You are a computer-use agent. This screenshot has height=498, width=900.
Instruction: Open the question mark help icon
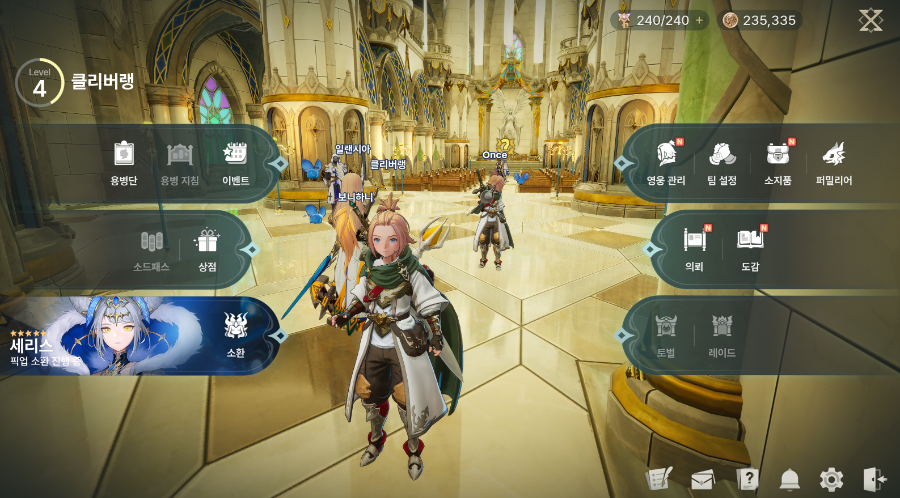pyautogui.click(x=746, y=479)
